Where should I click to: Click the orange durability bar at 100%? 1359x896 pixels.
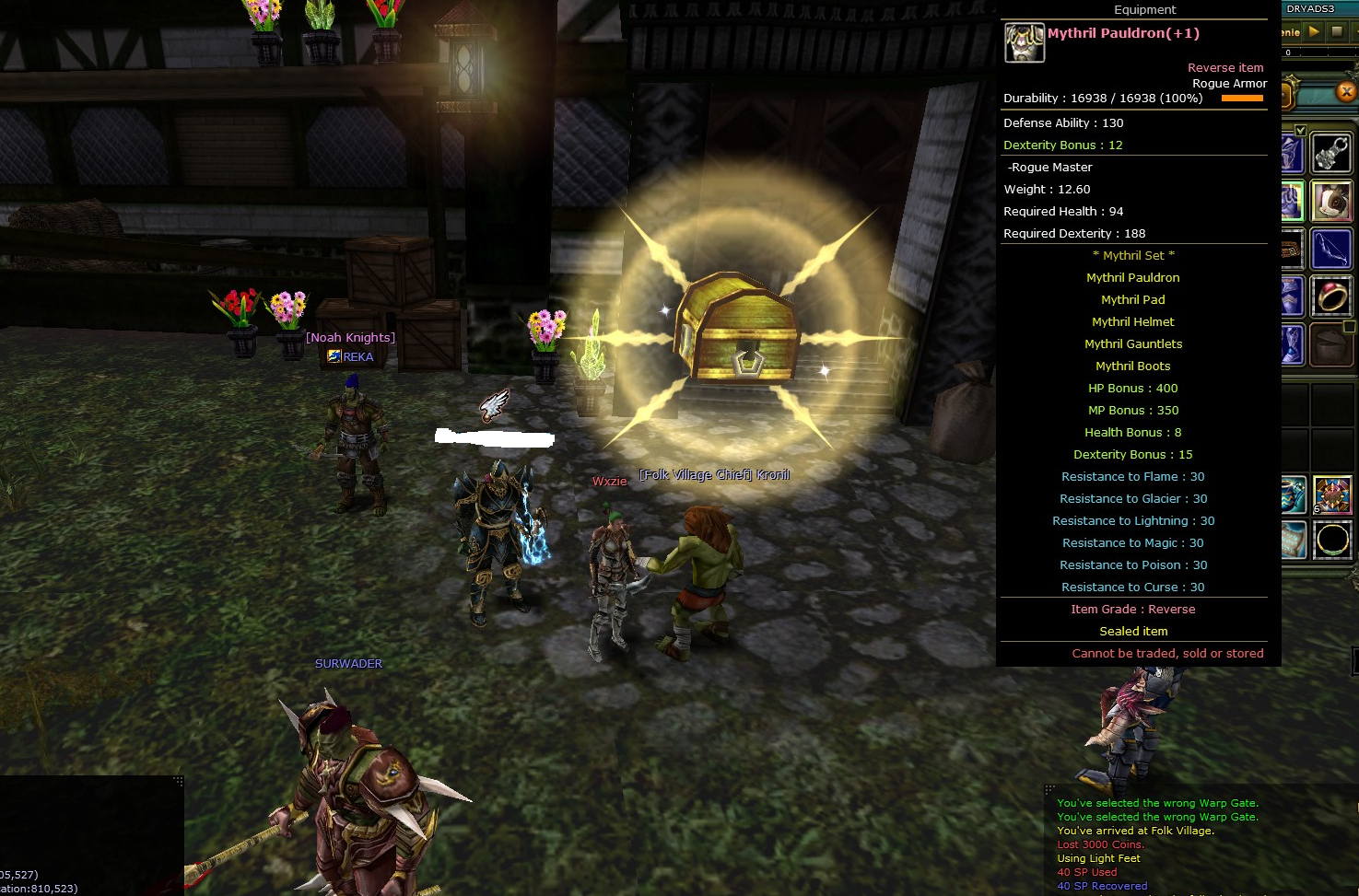pyautogui.click(x=1243, y=97)
